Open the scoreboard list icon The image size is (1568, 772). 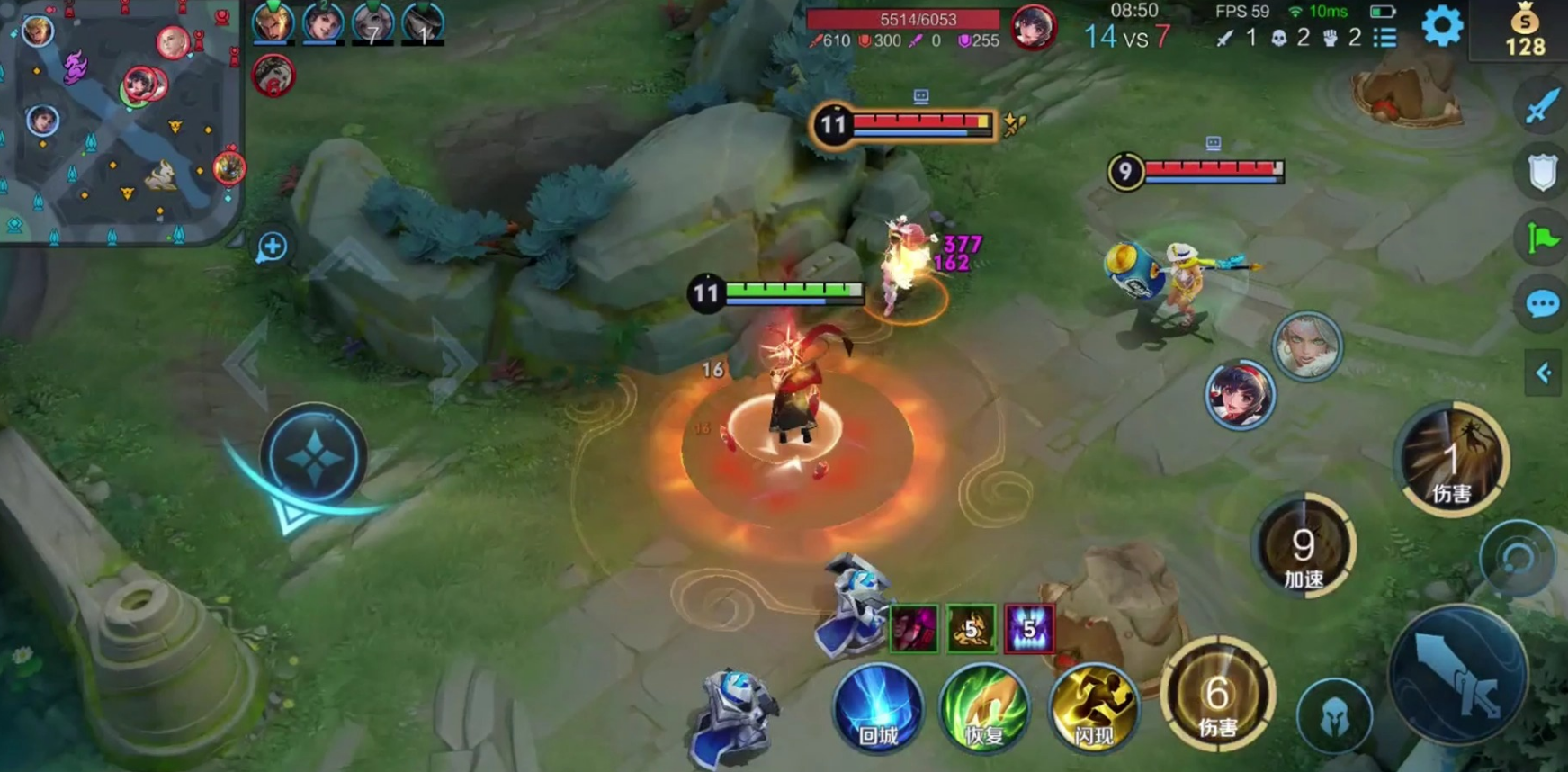click(1385, 38)
